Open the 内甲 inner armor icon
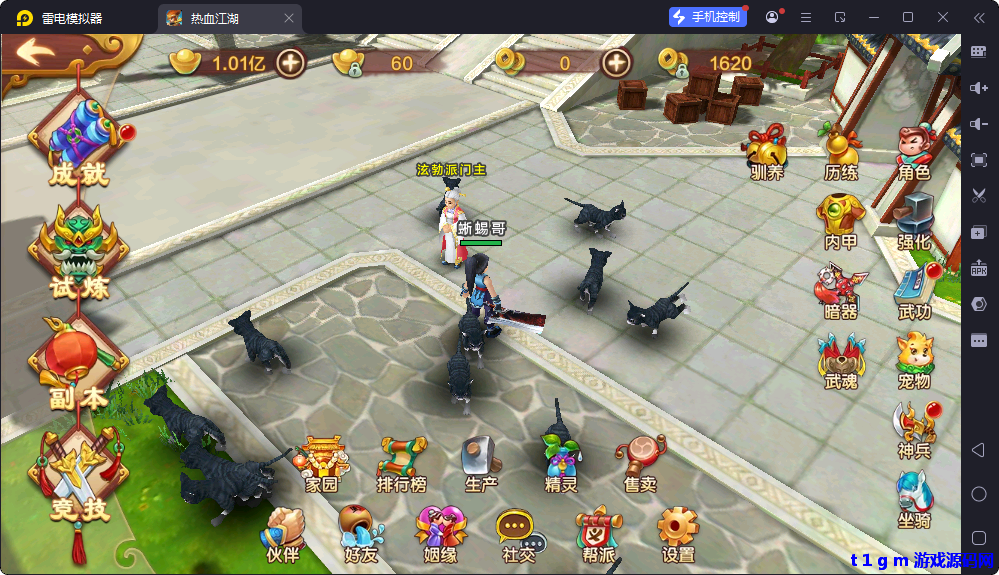Screen dimensions: 999x575 coord(840,222)
